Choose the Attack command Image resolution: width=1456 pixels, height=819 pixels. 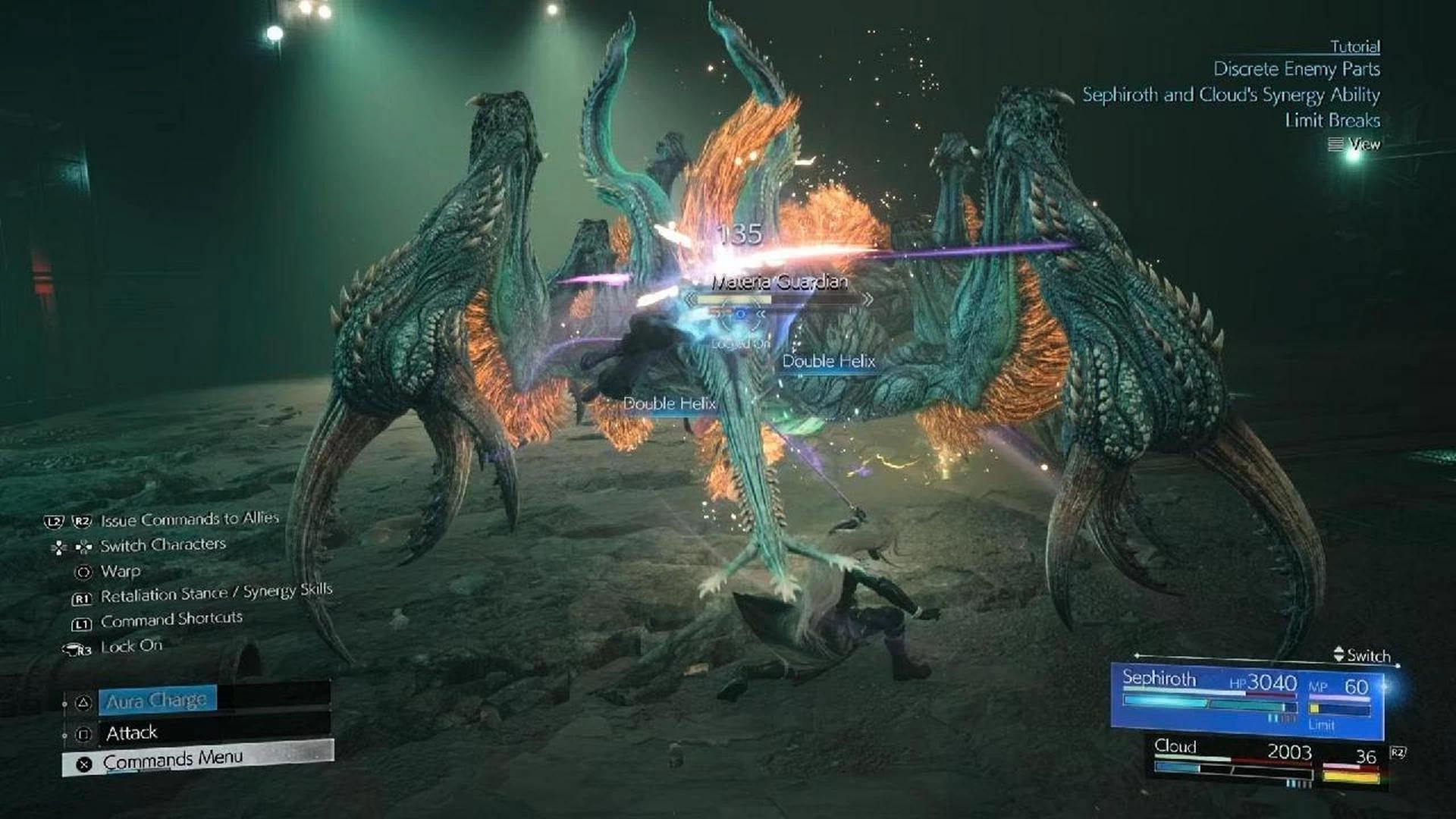[132, 733]
